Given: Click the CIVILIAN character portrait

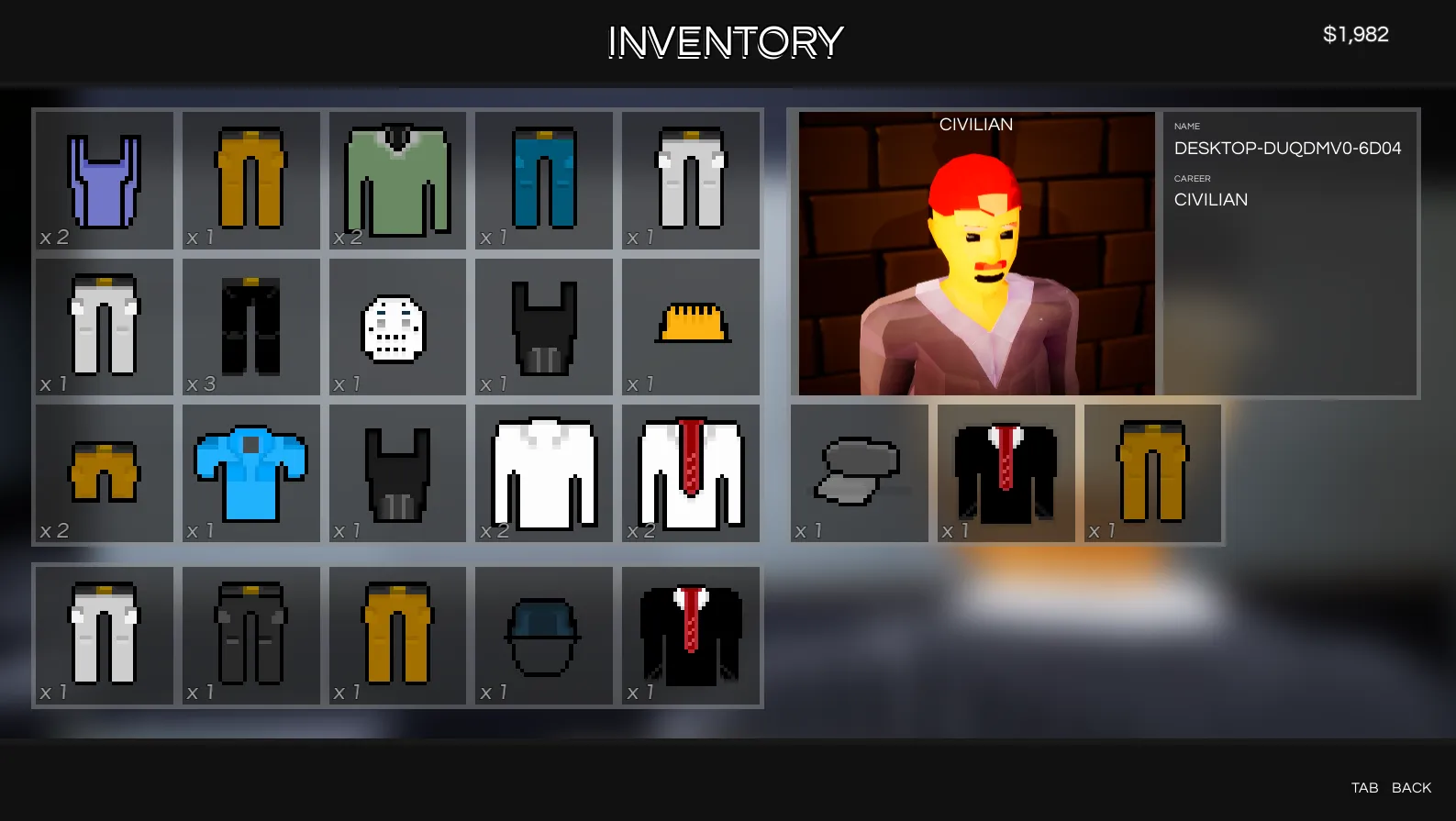Looking at the screenshot, I should 975,252.
